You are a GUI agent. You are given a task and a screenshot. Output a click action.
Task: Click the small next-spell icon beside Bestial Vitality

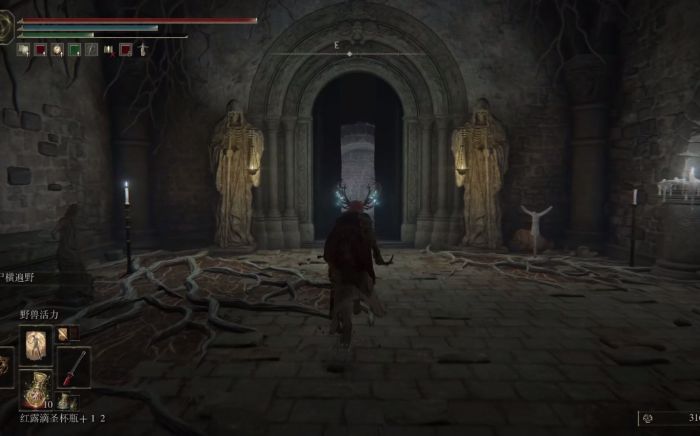[61, 334]
